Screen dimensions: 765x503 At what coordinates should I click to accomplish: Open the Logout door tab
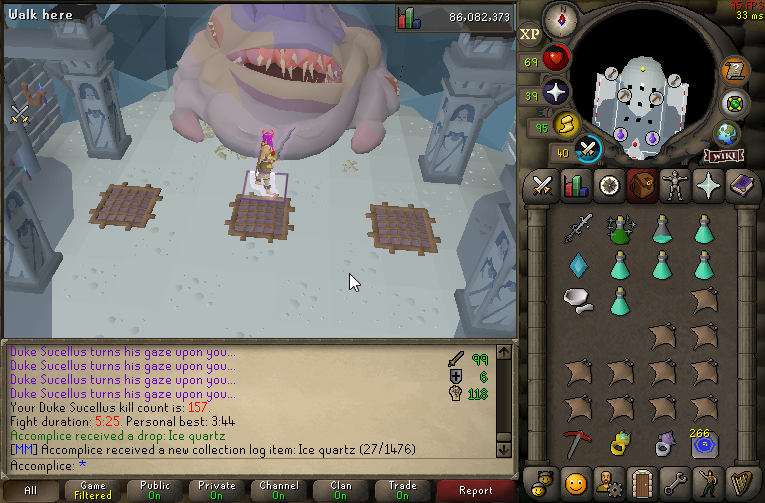point(642,481)
